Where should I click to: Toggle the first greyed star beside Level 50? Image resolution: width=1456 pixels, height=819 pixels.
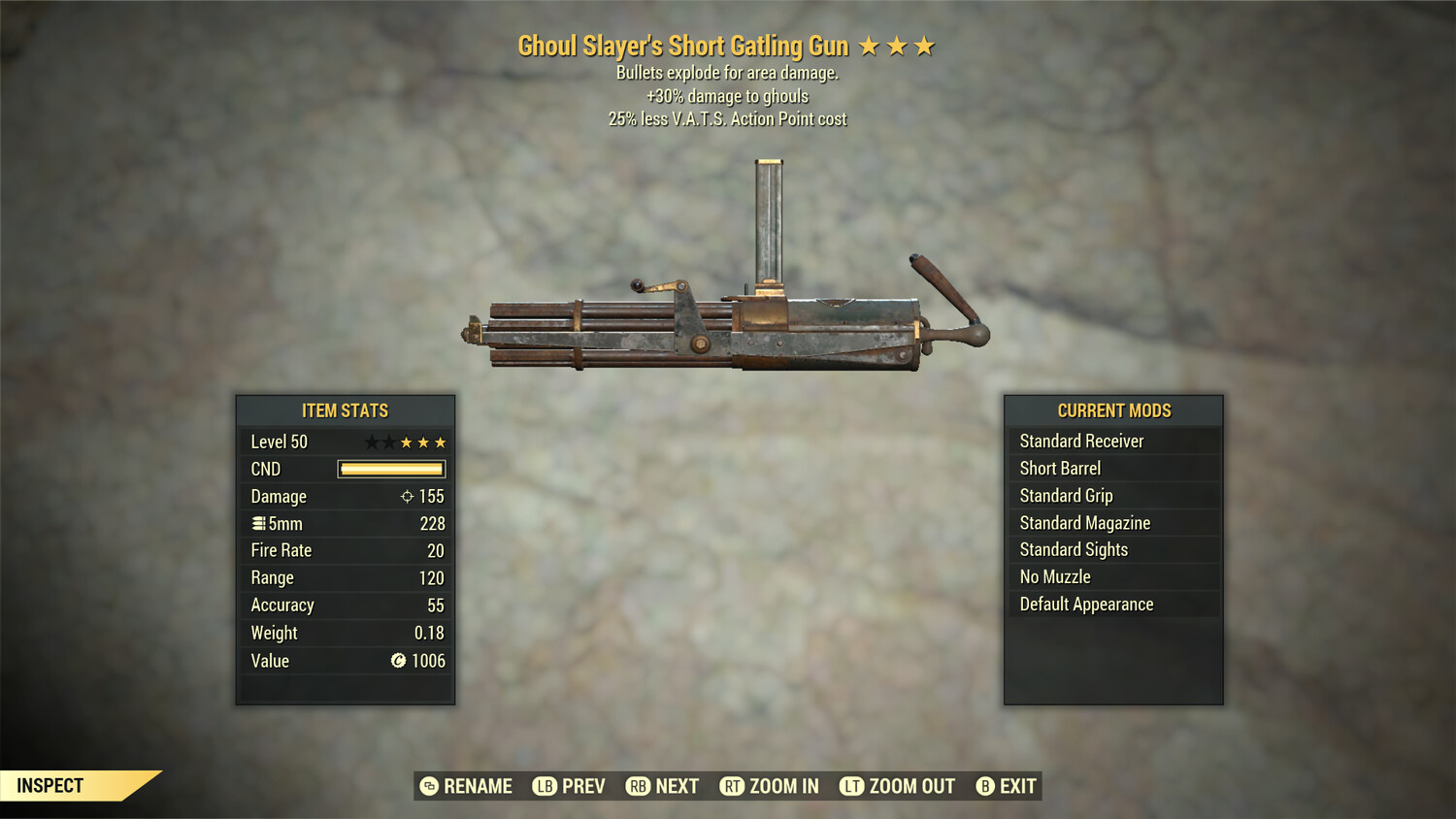tap(374, 442)
